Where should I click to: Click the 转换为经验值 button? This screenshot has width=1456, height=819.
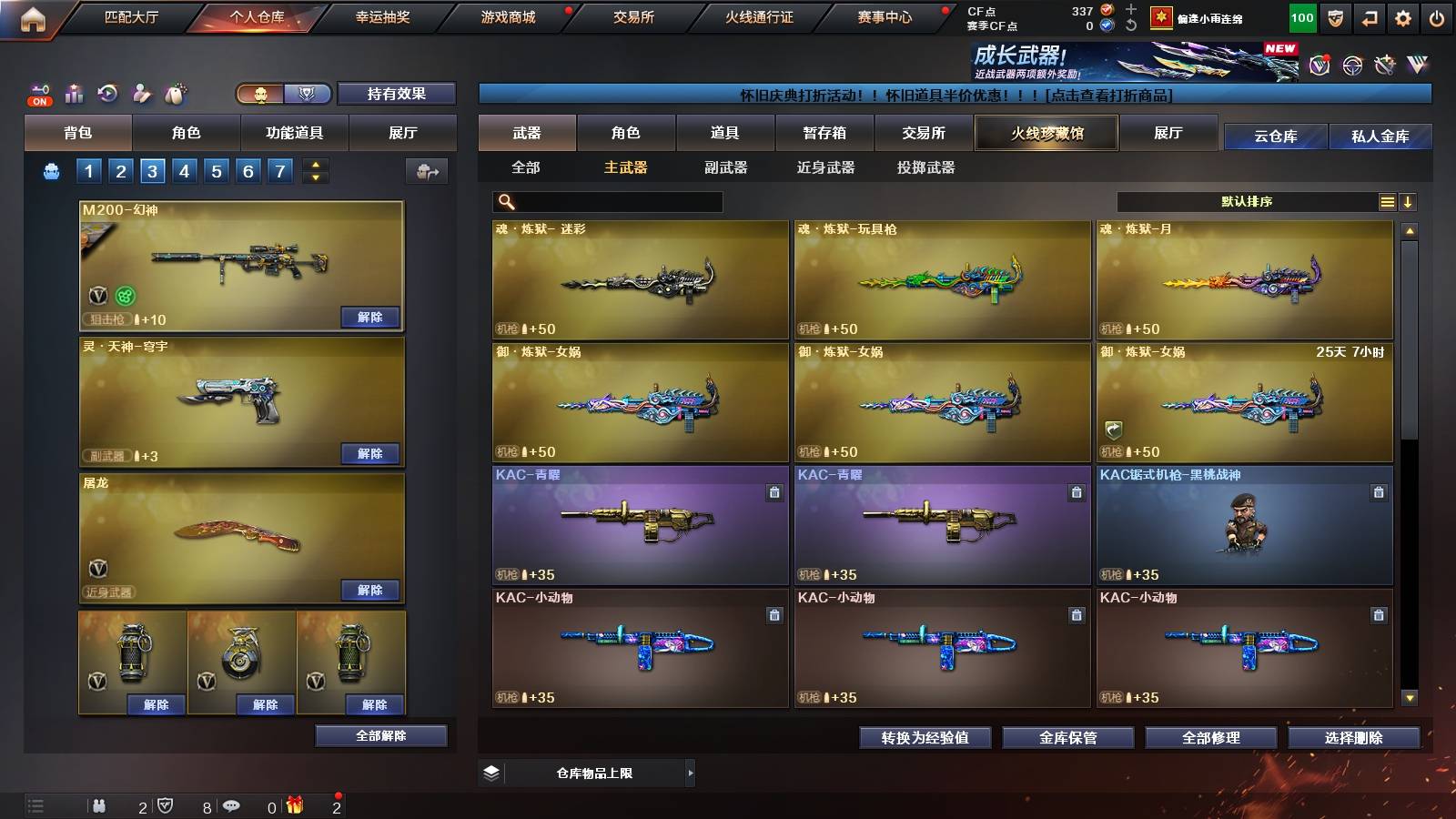tap(926, 738)
